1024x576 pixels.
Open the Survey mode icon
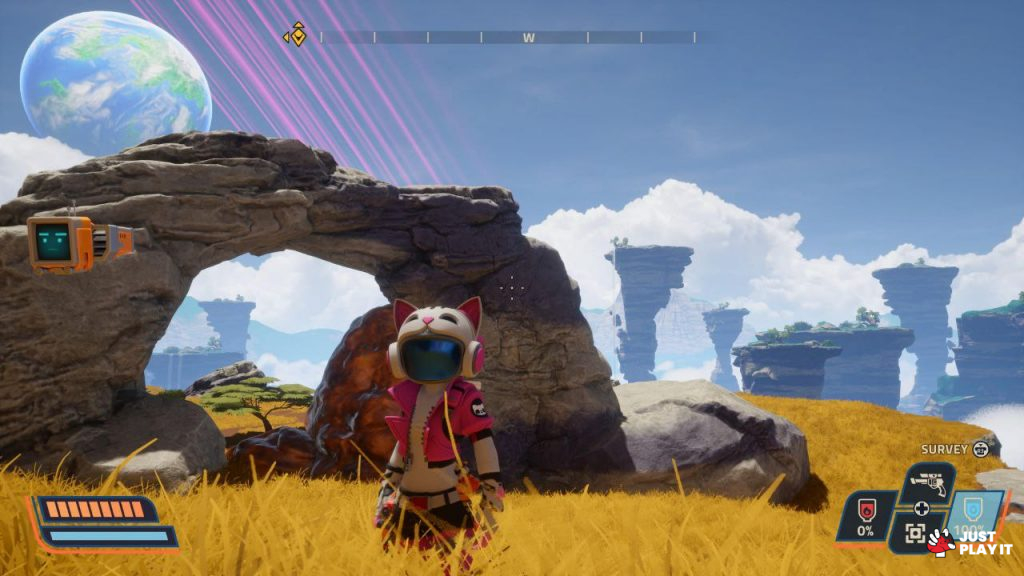(980, 450)
